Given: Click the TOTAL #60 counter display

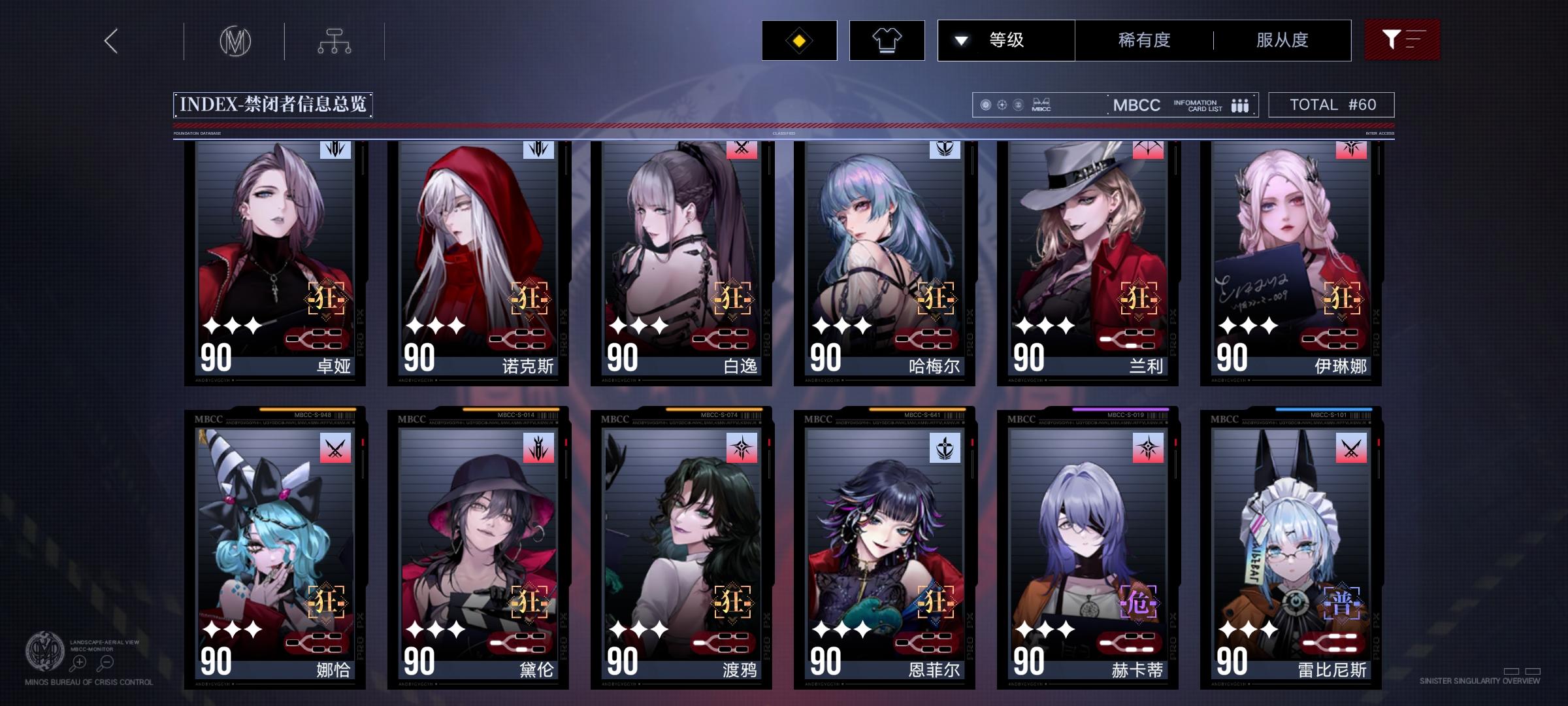Looking at the screenshot, I should [1329, 104].
